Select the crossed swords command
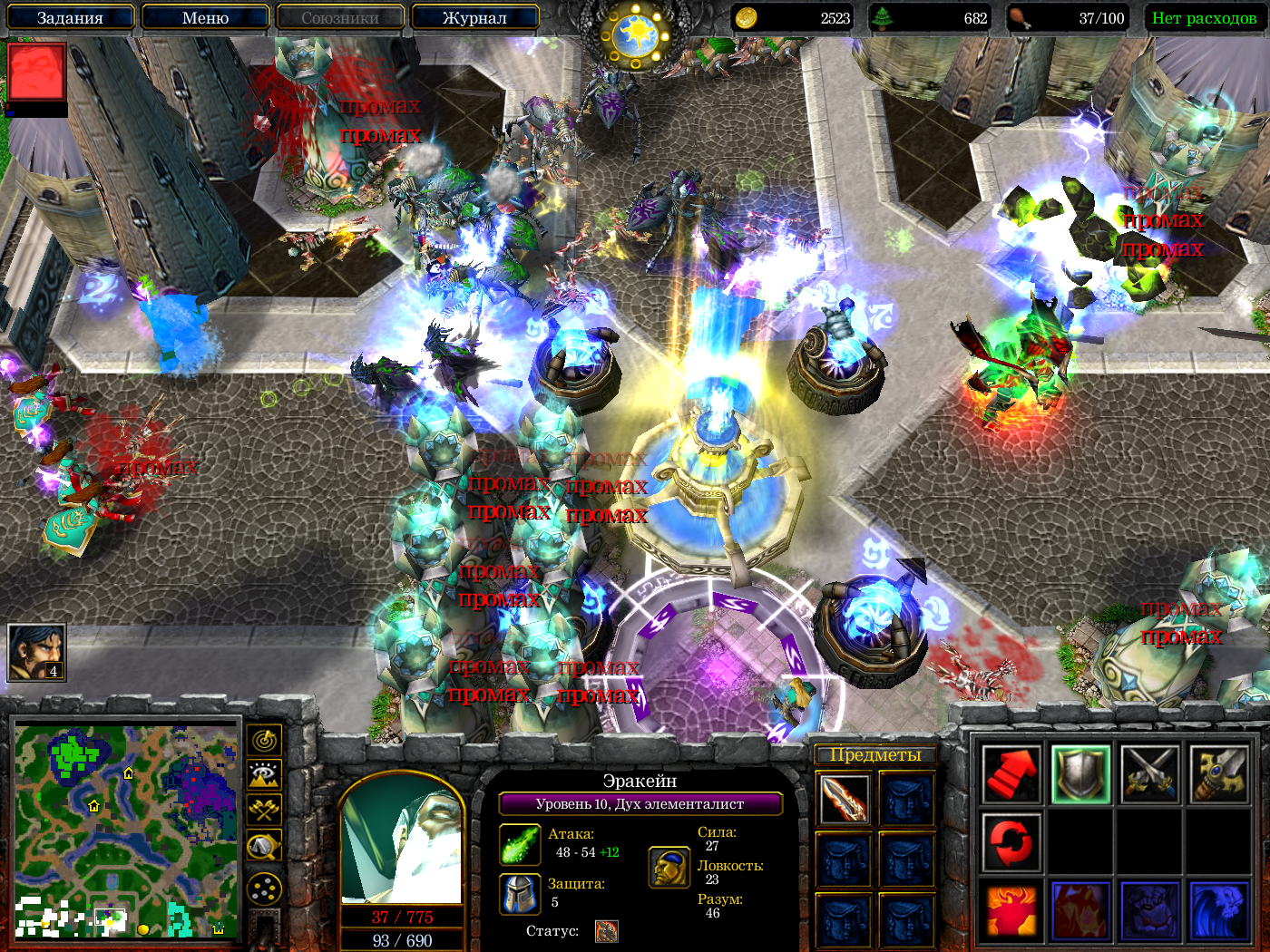1270x952 pixels. [x=1149, y=775]
